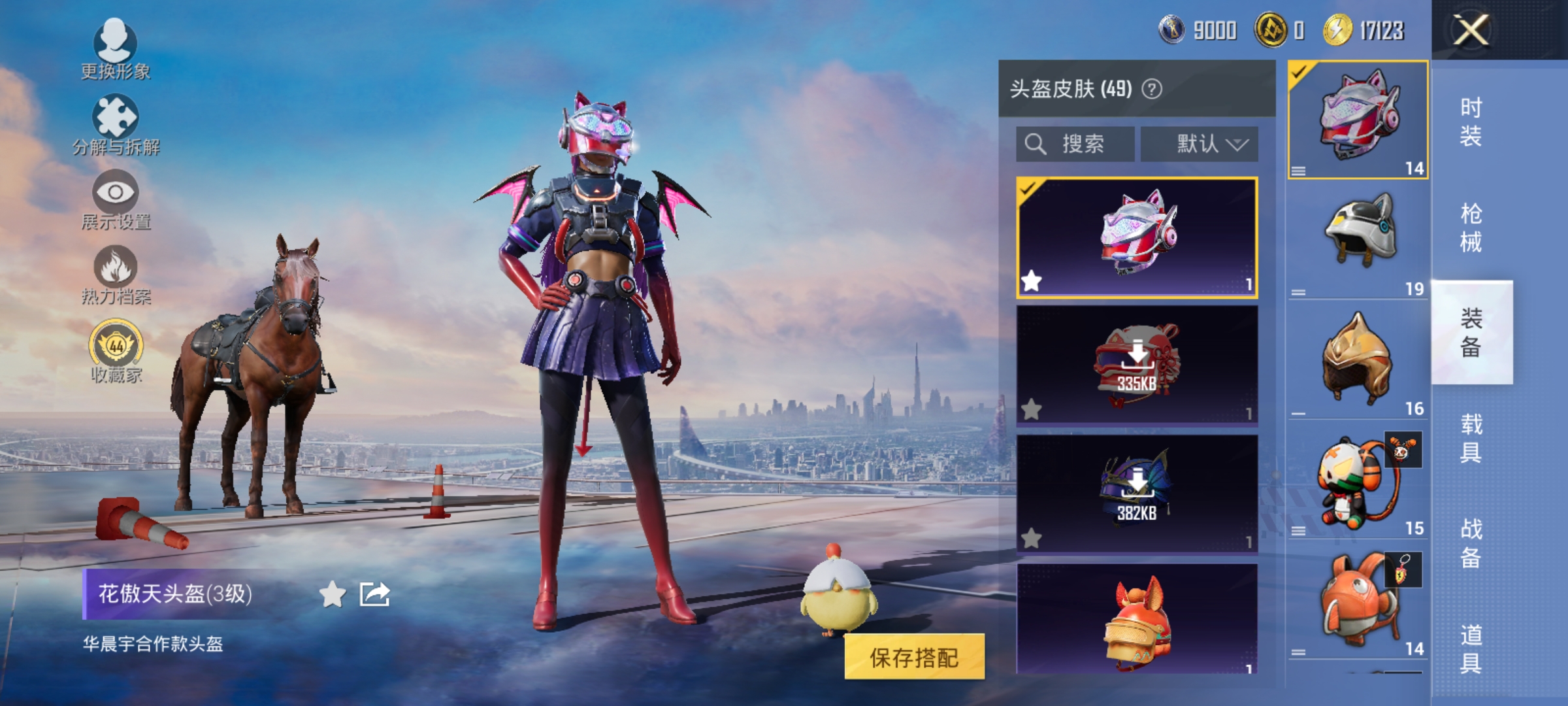Open the 展示设置 display settings

coord(114,196)
